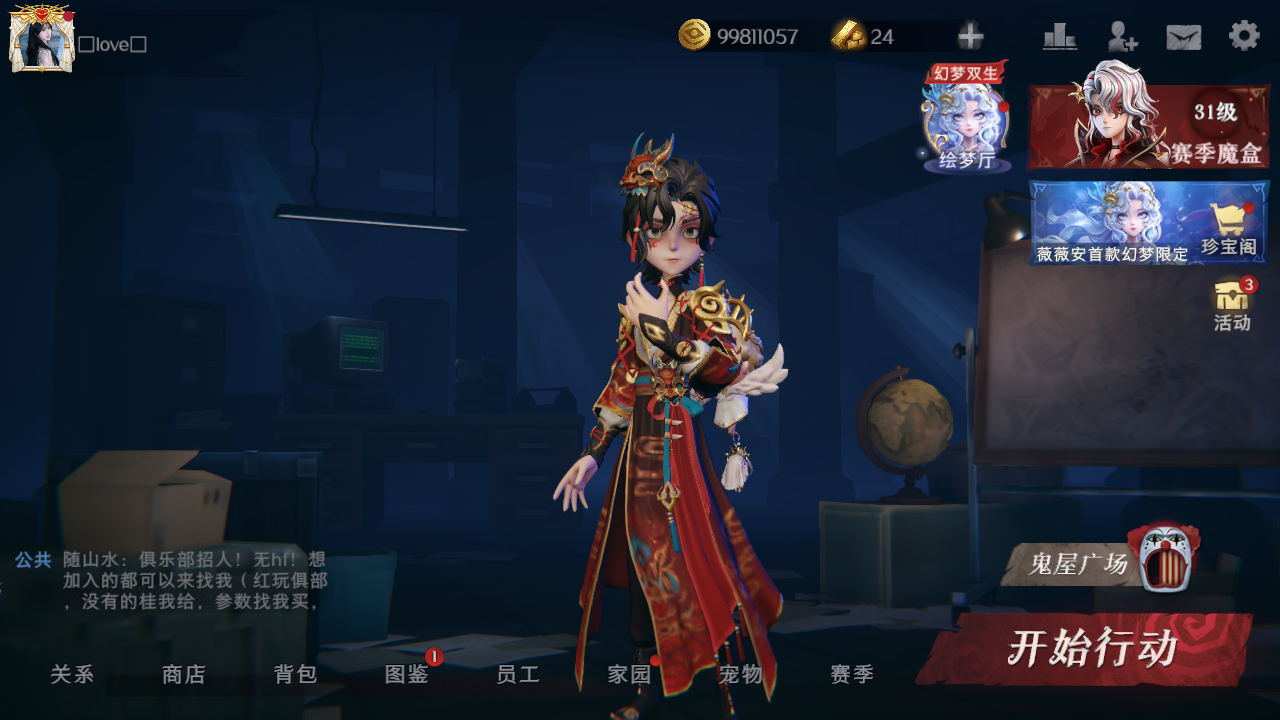The width and height of the screenshot is (1280, 720).
Task: Click the plus button to add currency
Action: pyautogui.click(x=970, y=37)
